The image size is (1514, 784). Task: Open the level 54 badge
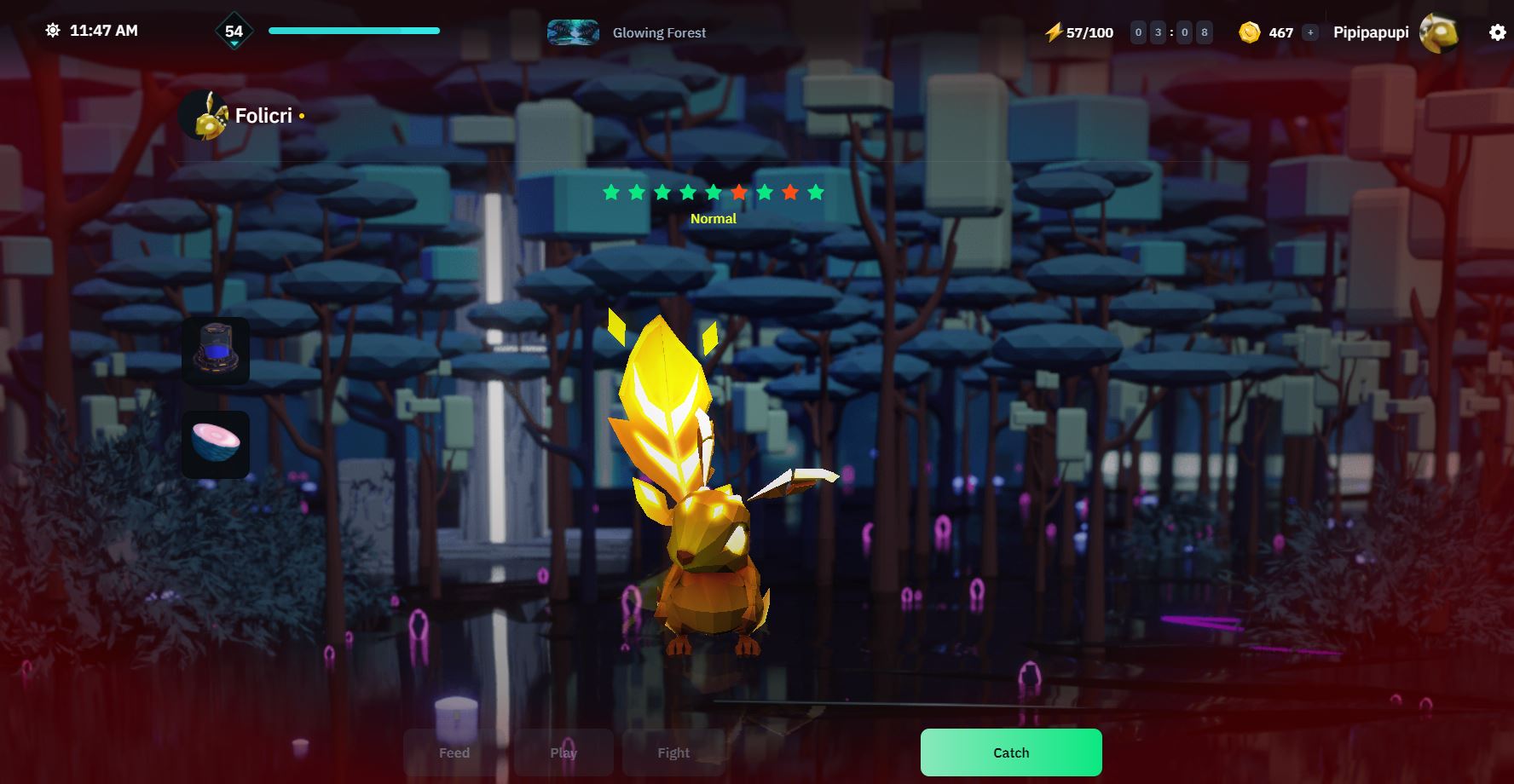coord(234,32)
